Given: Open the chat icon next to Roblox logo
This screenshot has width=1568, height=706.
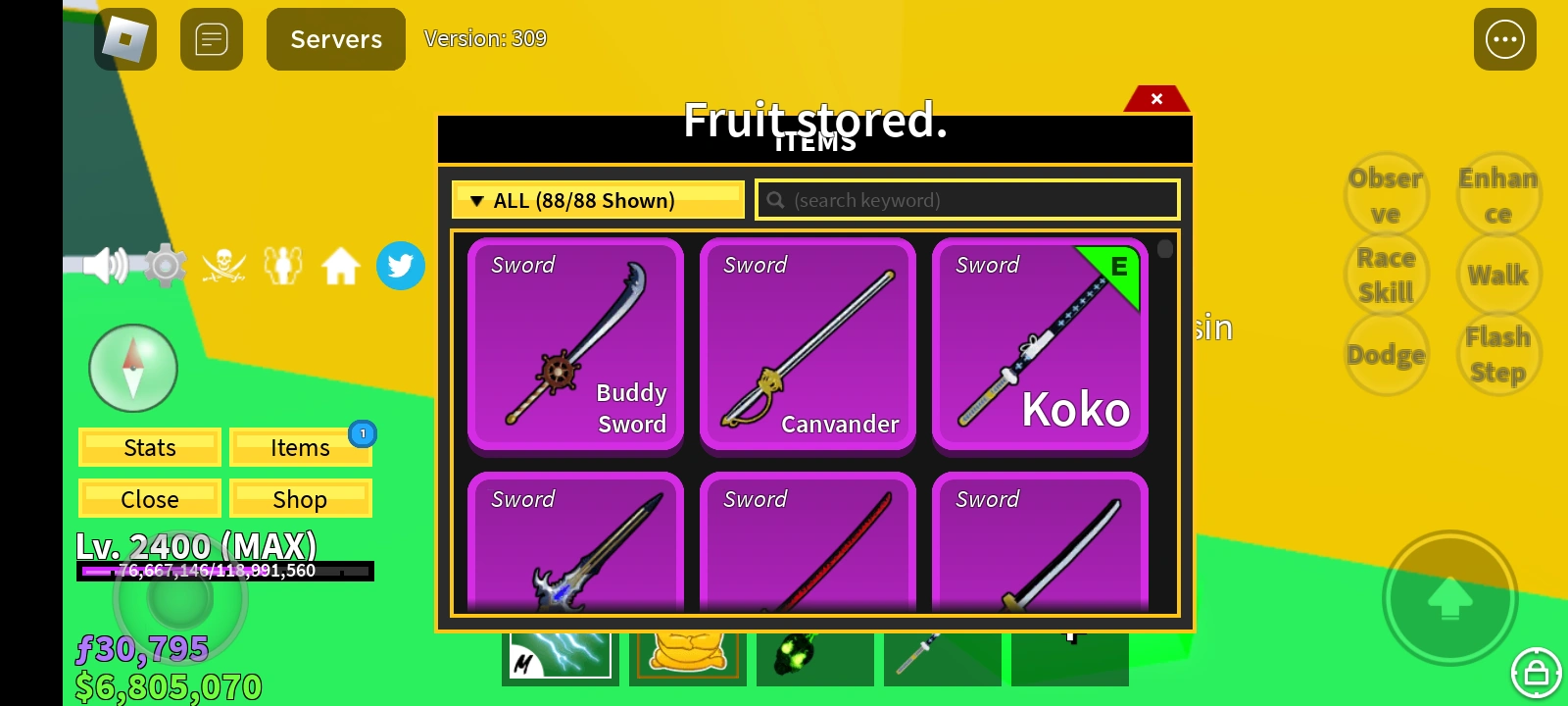Looking at the screenshot, I should [x=212, y=39].
